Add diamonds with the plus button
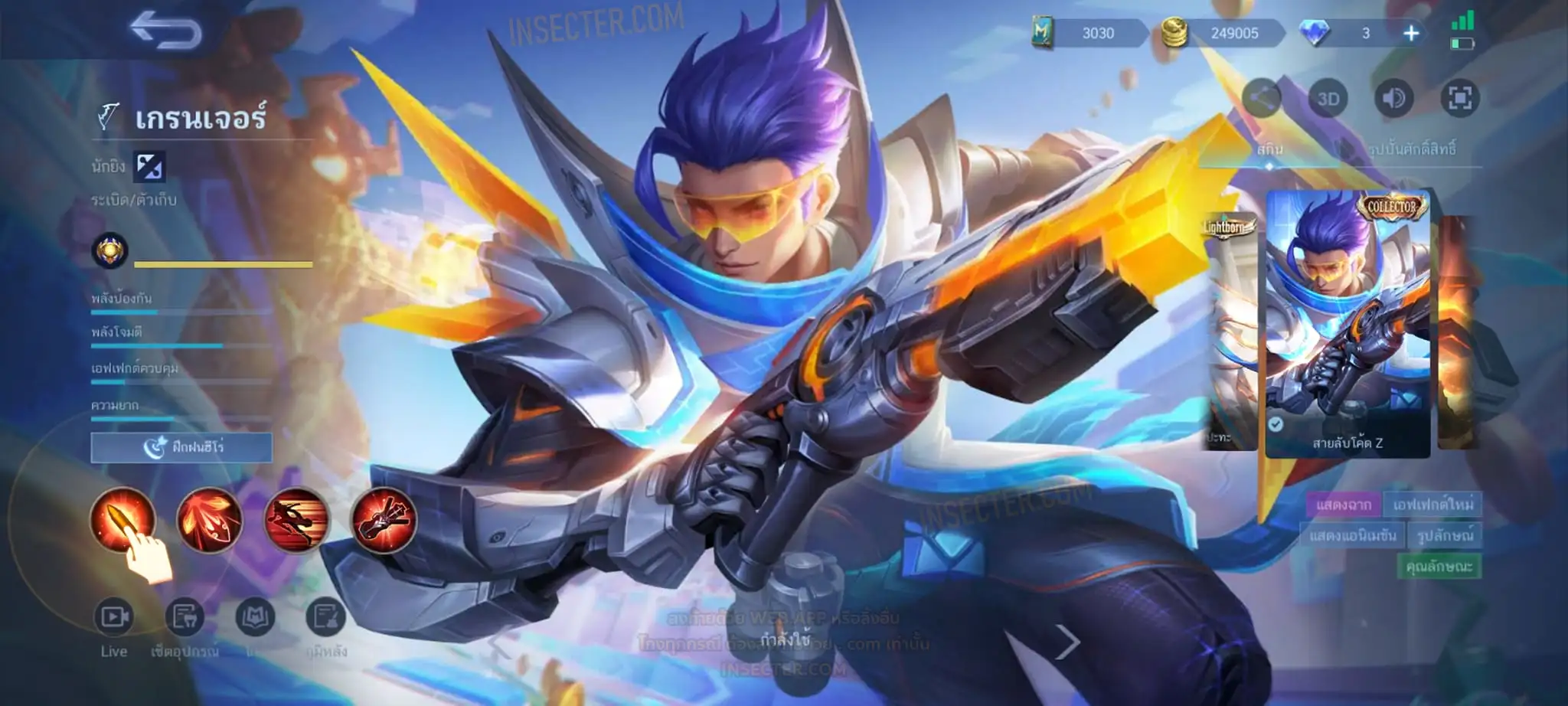The width and height of the screenshot is (1568, 706). click(1411, 33)
